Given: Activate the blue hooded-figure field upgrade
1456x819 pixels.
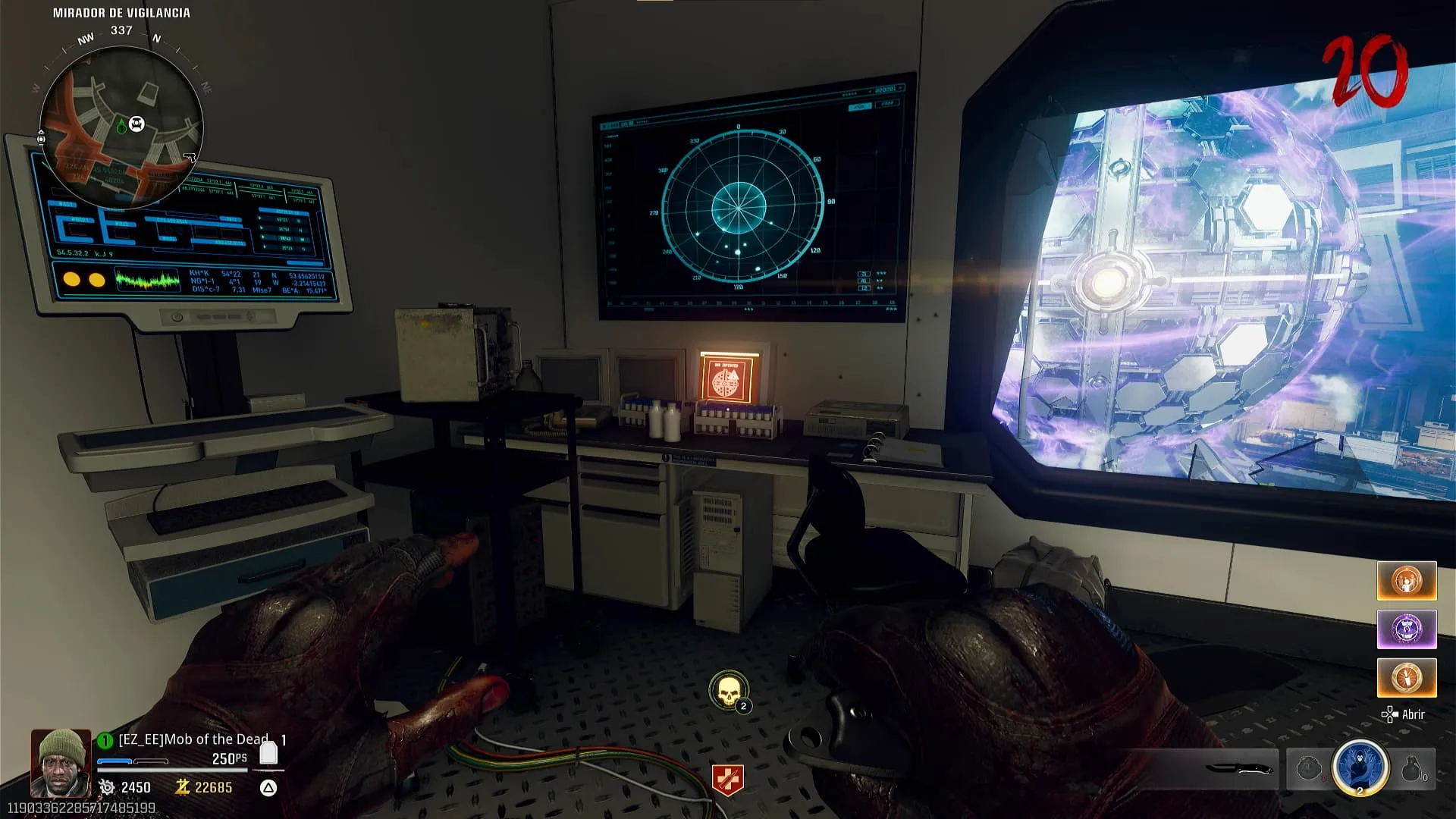Looking at the screenshot, I should (1360, 767).
